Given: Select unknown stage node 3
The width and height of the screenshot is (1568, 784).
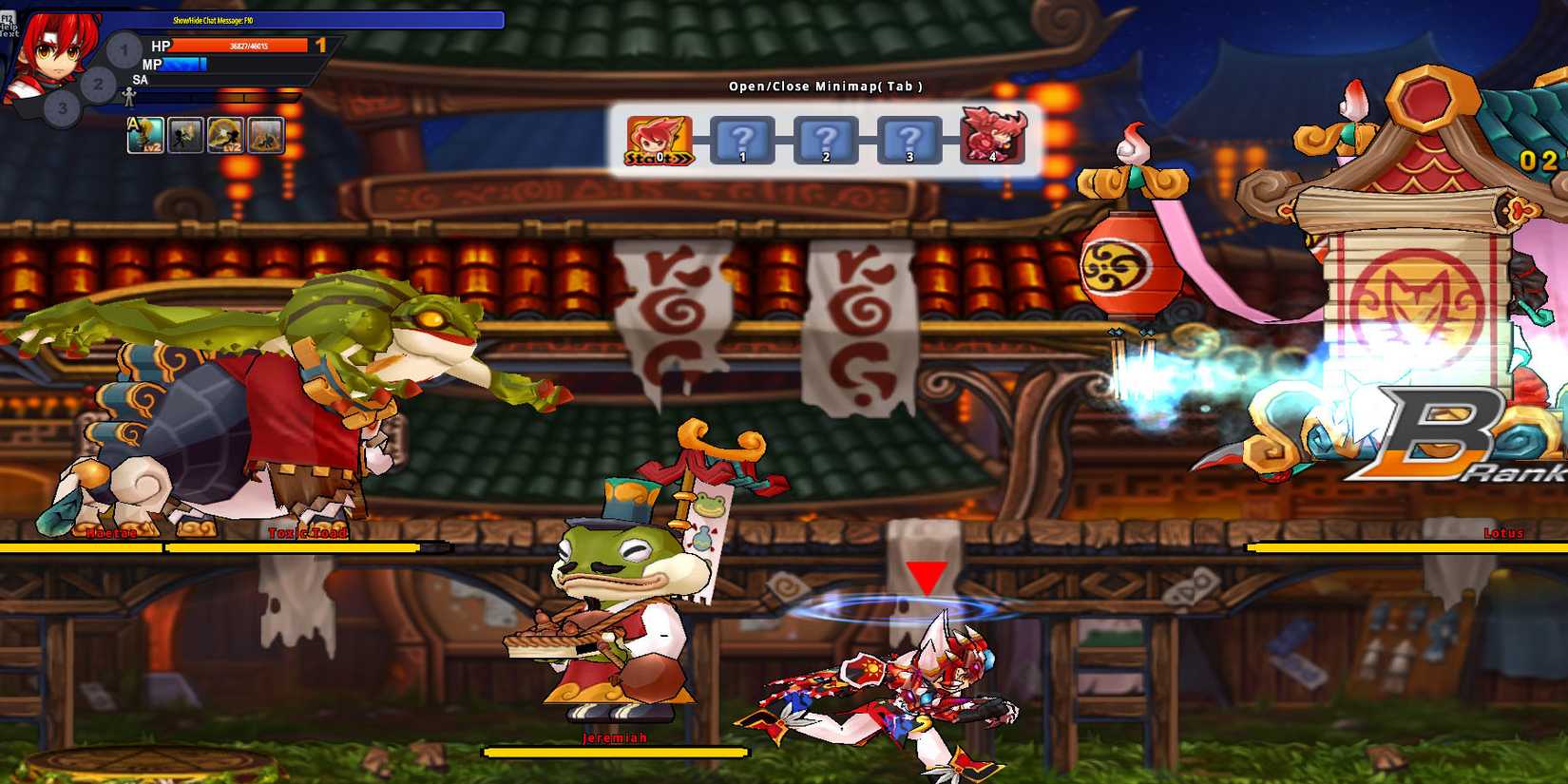Looking at the screenshot, I should pos(909,140).
